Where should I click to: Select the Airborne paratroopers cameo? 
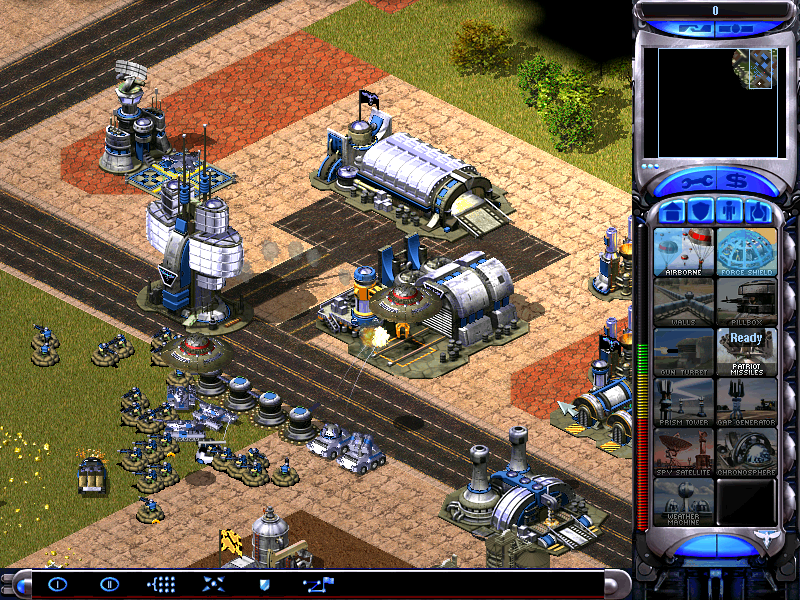(x=684, y=252)
